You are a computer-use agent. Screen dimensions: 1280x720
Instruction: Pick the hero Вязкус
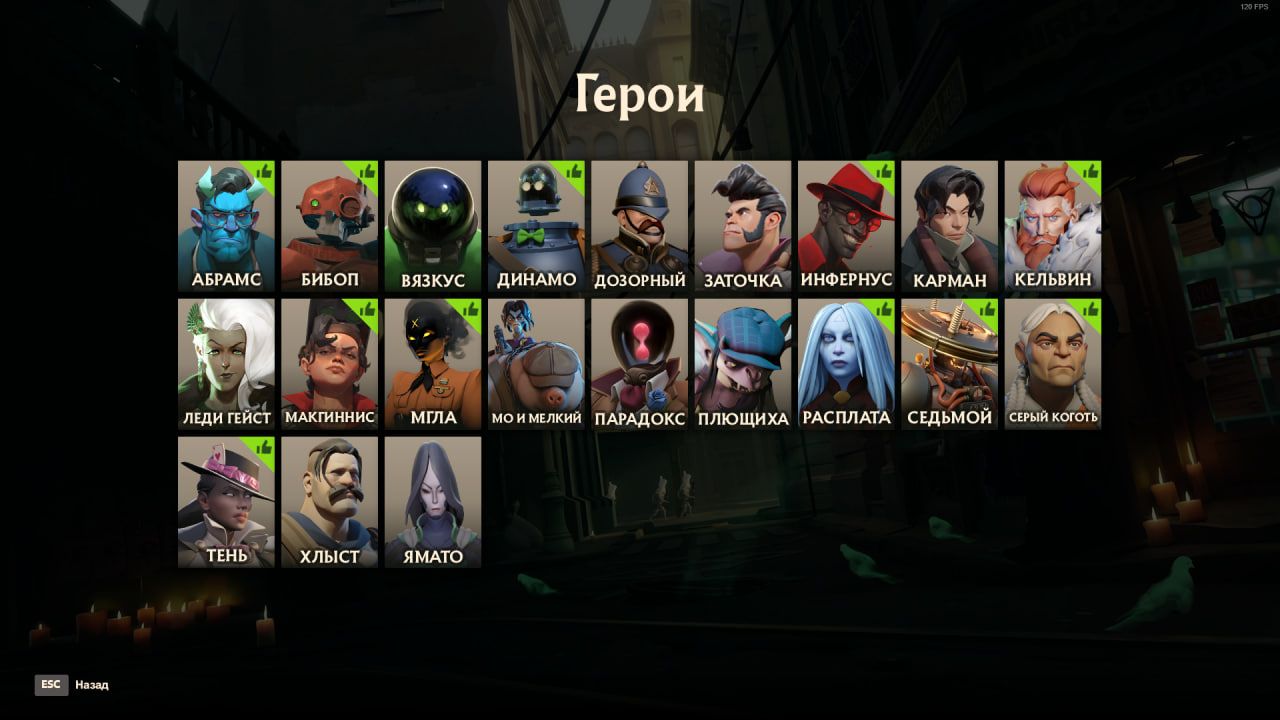433,226
